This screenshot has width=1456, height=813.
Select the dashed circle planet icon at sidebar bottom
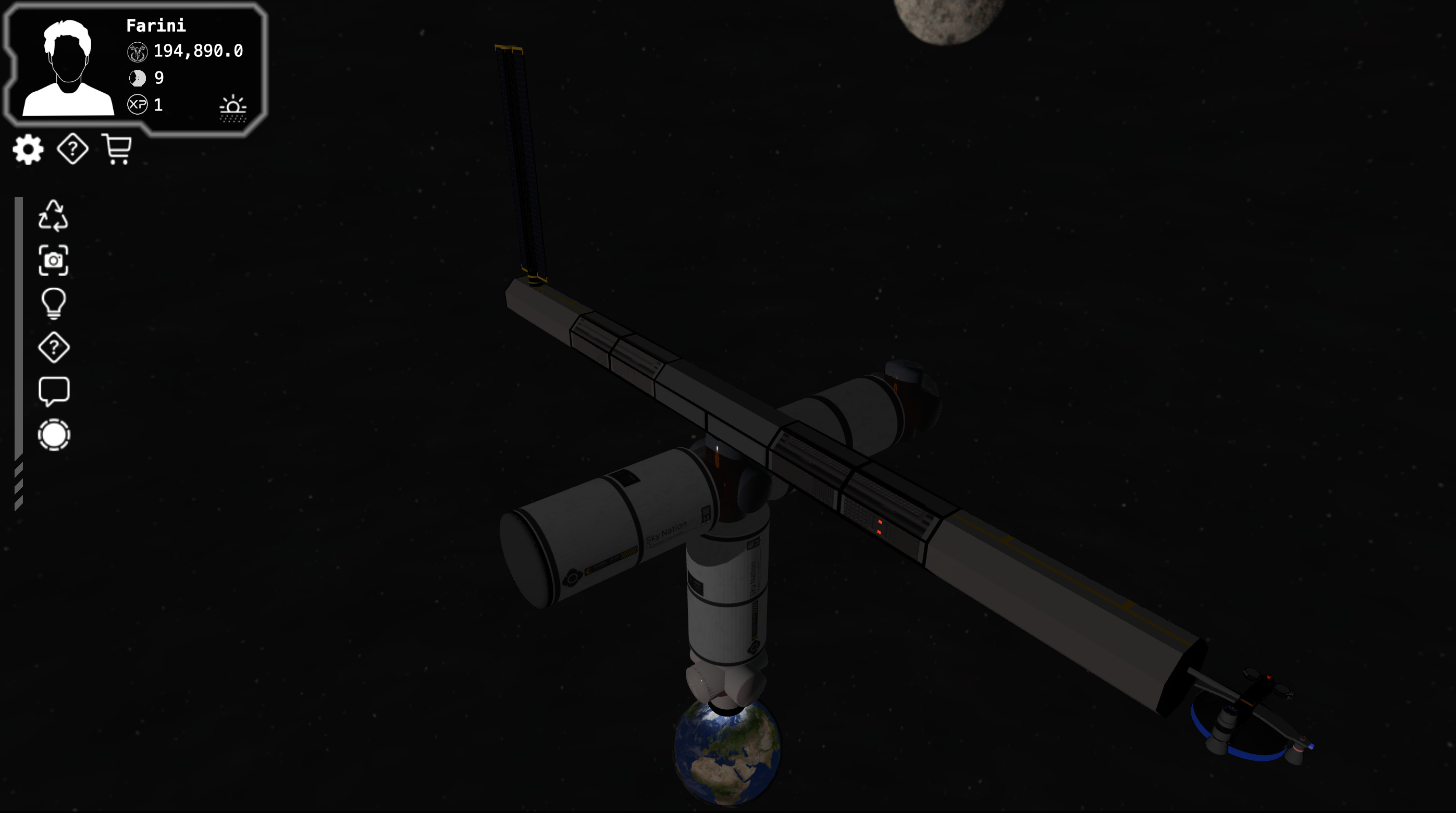pos(54,435)
